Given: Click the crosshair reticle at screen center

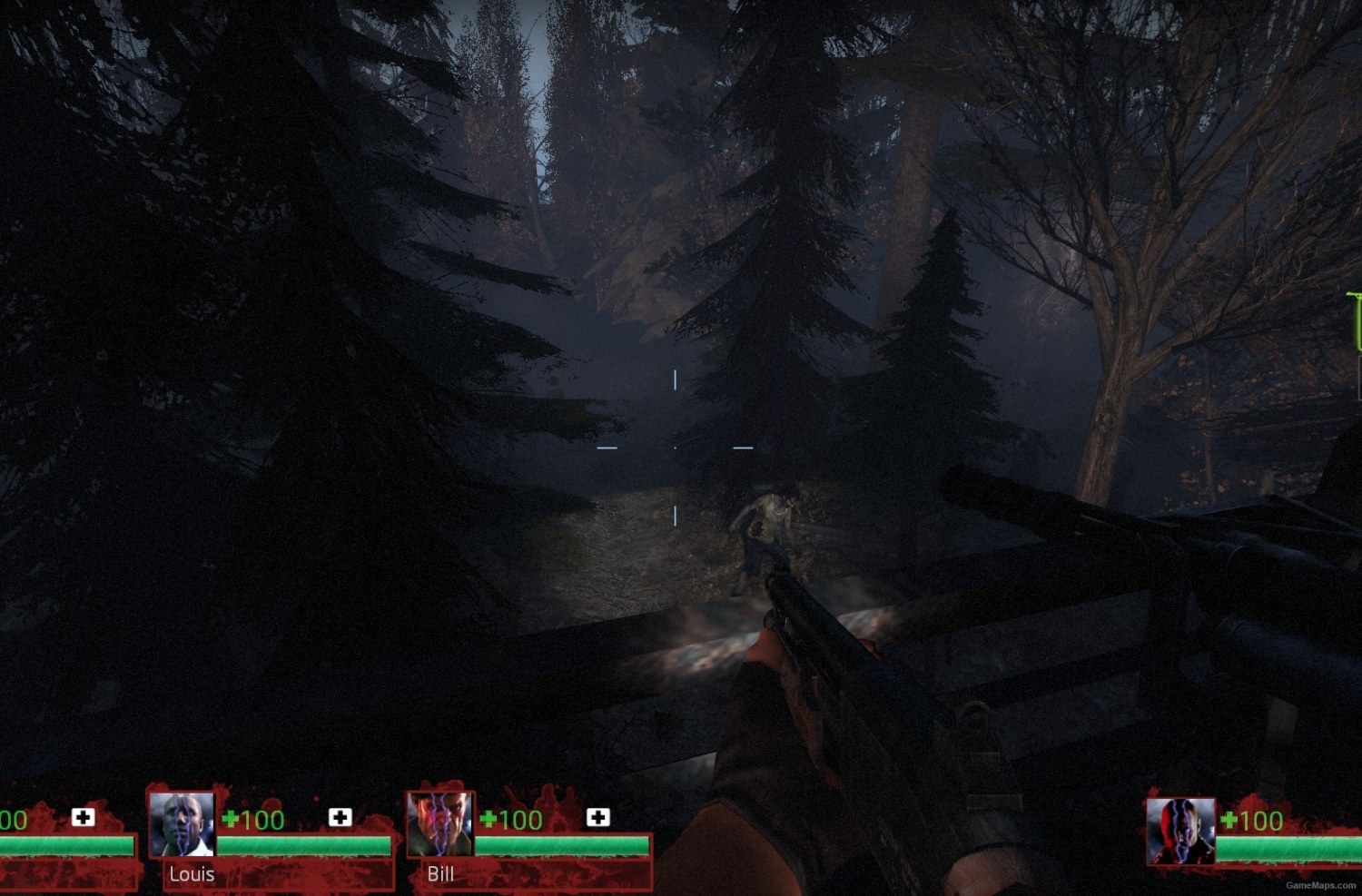Looking at the screenshot, I should tap(676, 448).
